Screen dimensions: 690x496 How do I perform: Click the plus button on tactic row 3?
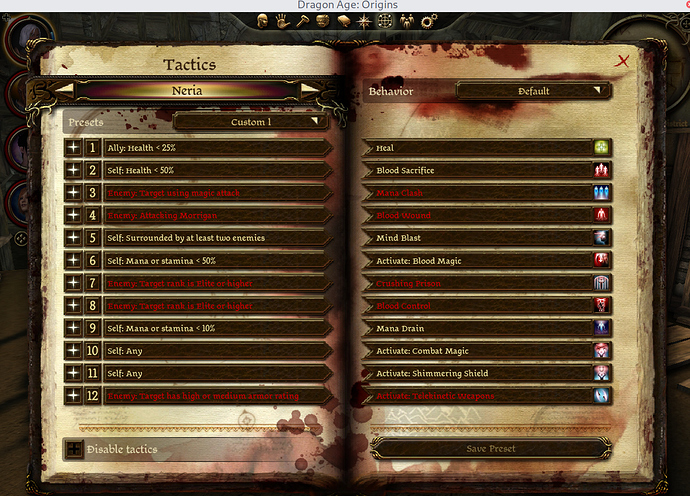coord(72,193)
